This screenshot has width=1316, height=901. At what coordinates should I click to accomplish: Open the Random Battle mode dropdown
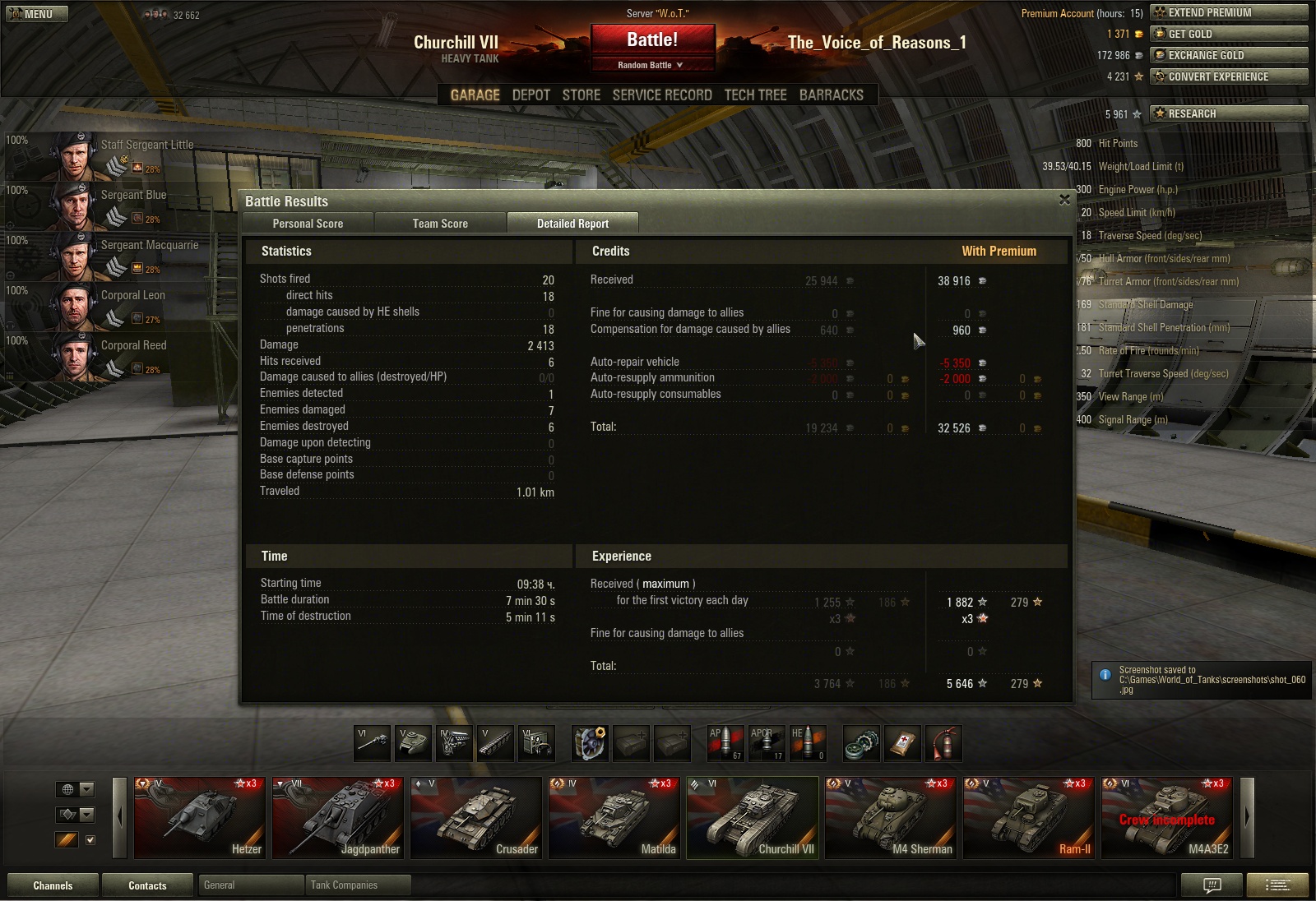tap(651, 65)
